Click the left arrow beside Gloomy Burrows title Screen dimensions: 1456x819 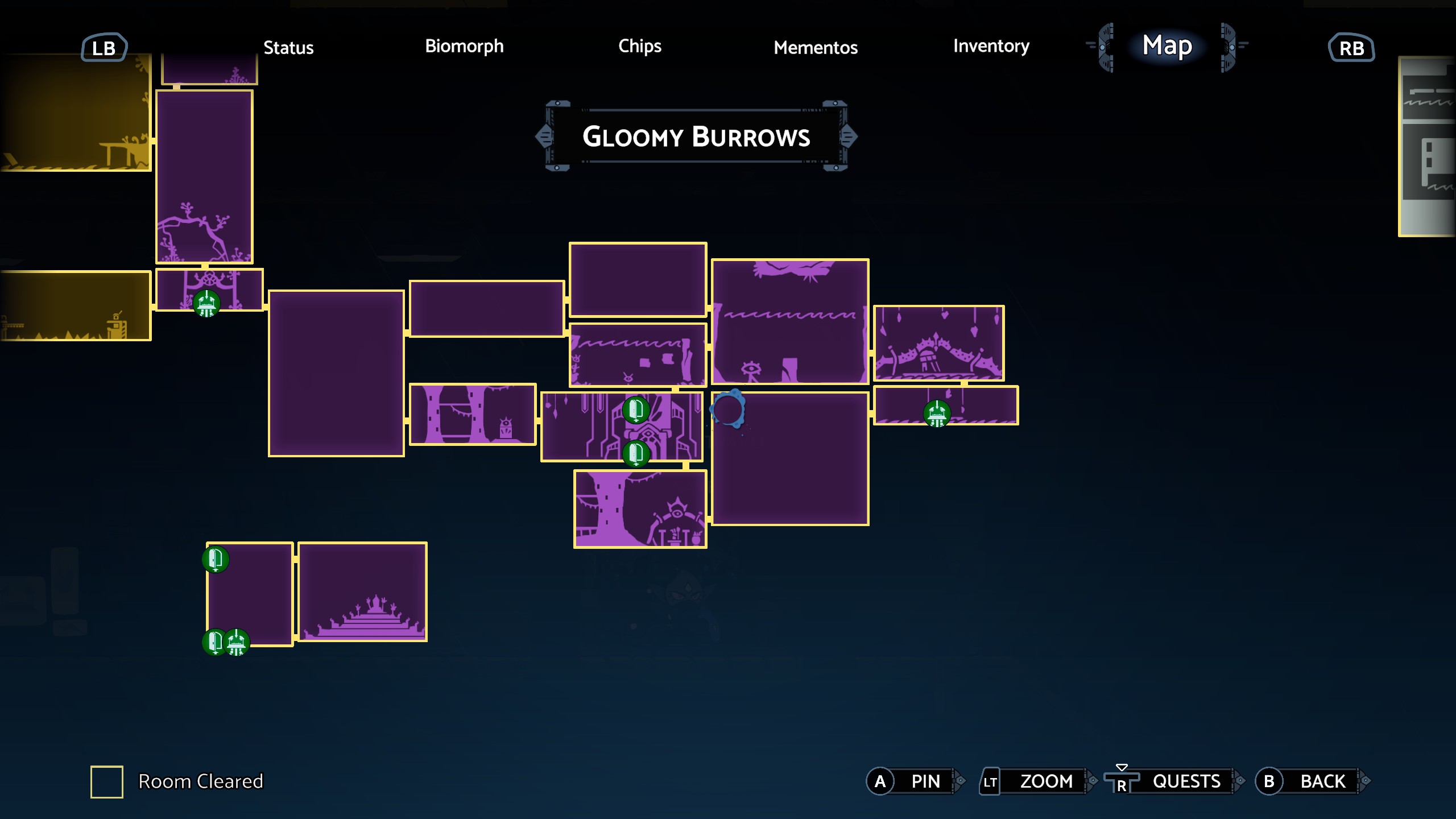tap(544, 136)
